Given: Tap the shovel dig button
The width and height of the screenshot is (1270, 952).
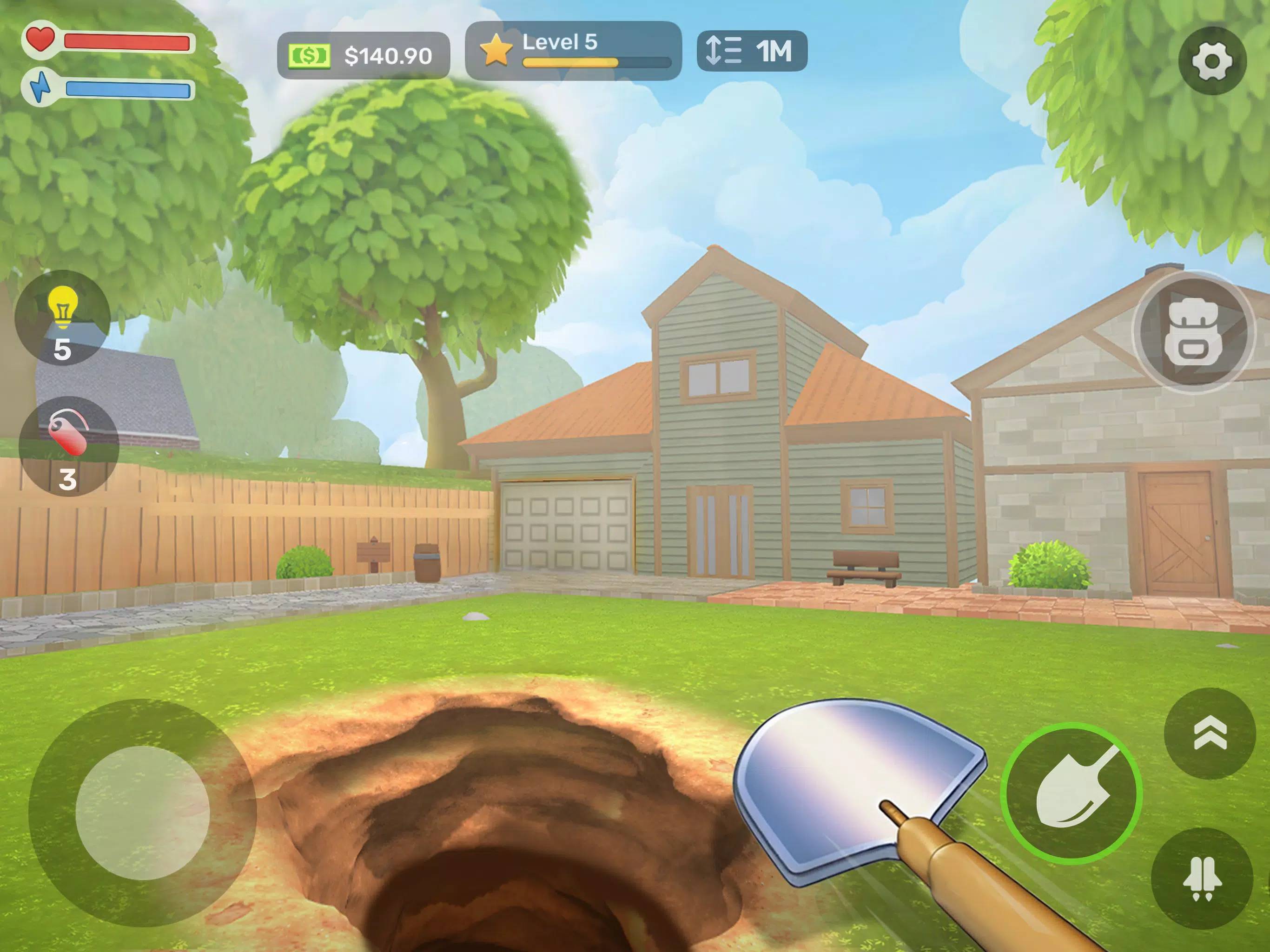Looking at the screenshot, I should (1071, 793).
